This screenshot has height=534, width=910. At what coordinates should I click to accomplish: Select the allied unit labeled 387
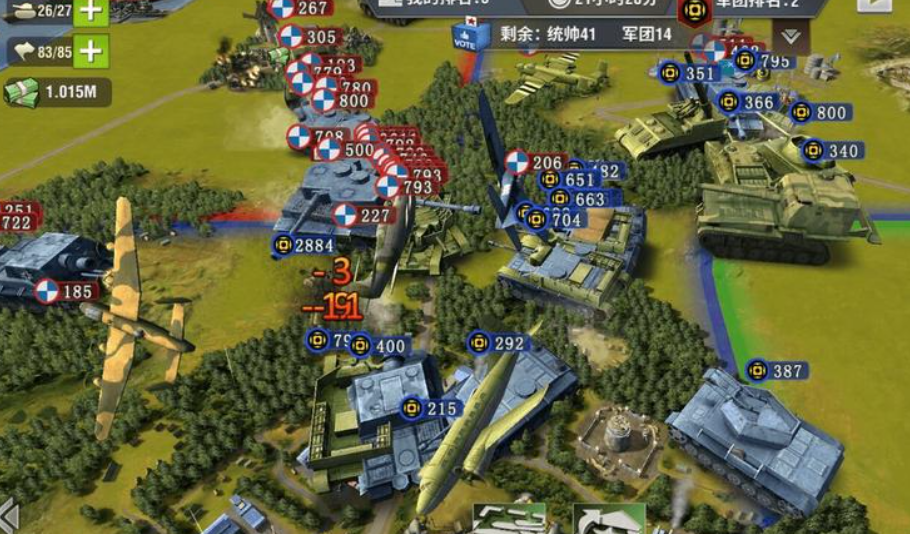coord(776,371)
